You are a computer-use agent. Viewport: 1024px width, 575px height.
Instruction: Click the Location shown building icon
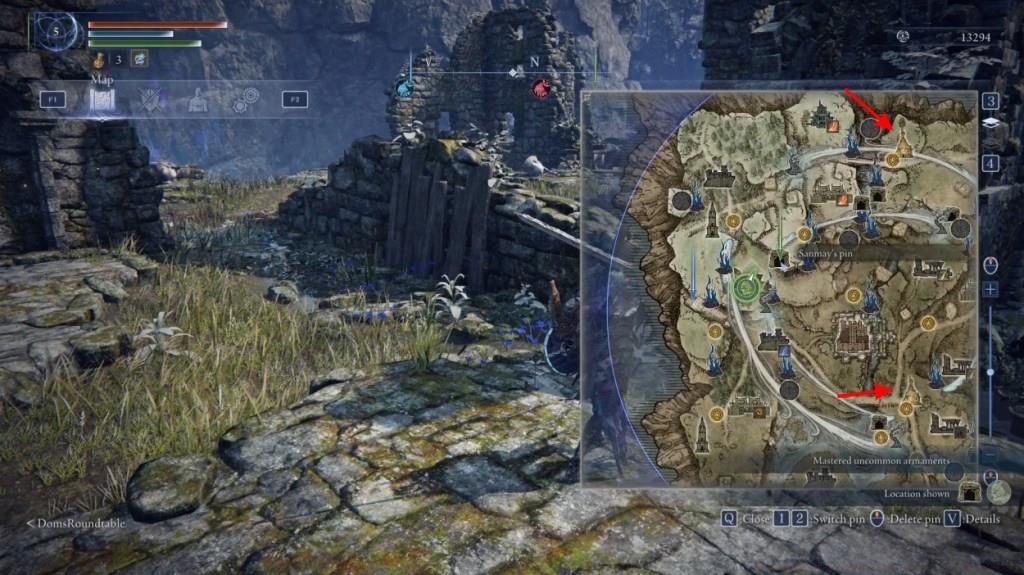tap(968, 492)
